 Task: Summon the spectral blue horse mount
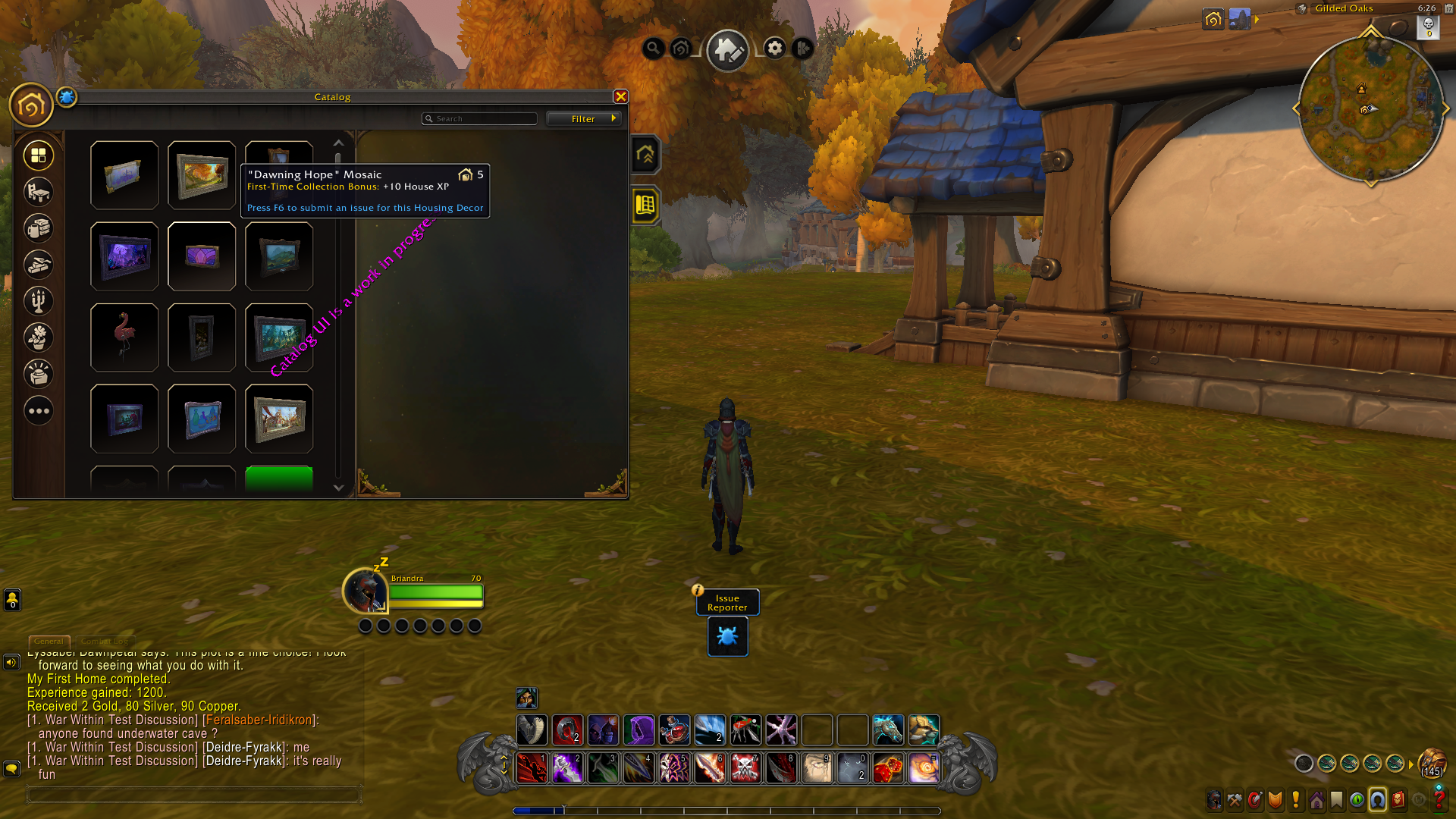[888, 730]
